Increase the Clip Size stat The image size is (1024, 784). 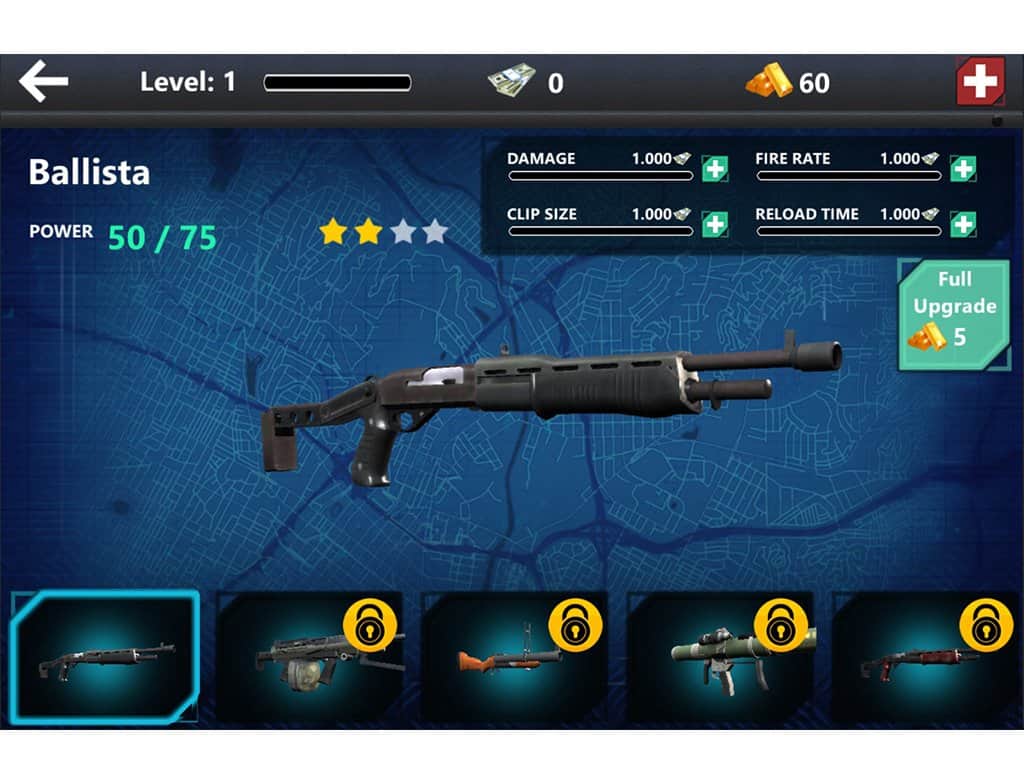coord(715,224)
